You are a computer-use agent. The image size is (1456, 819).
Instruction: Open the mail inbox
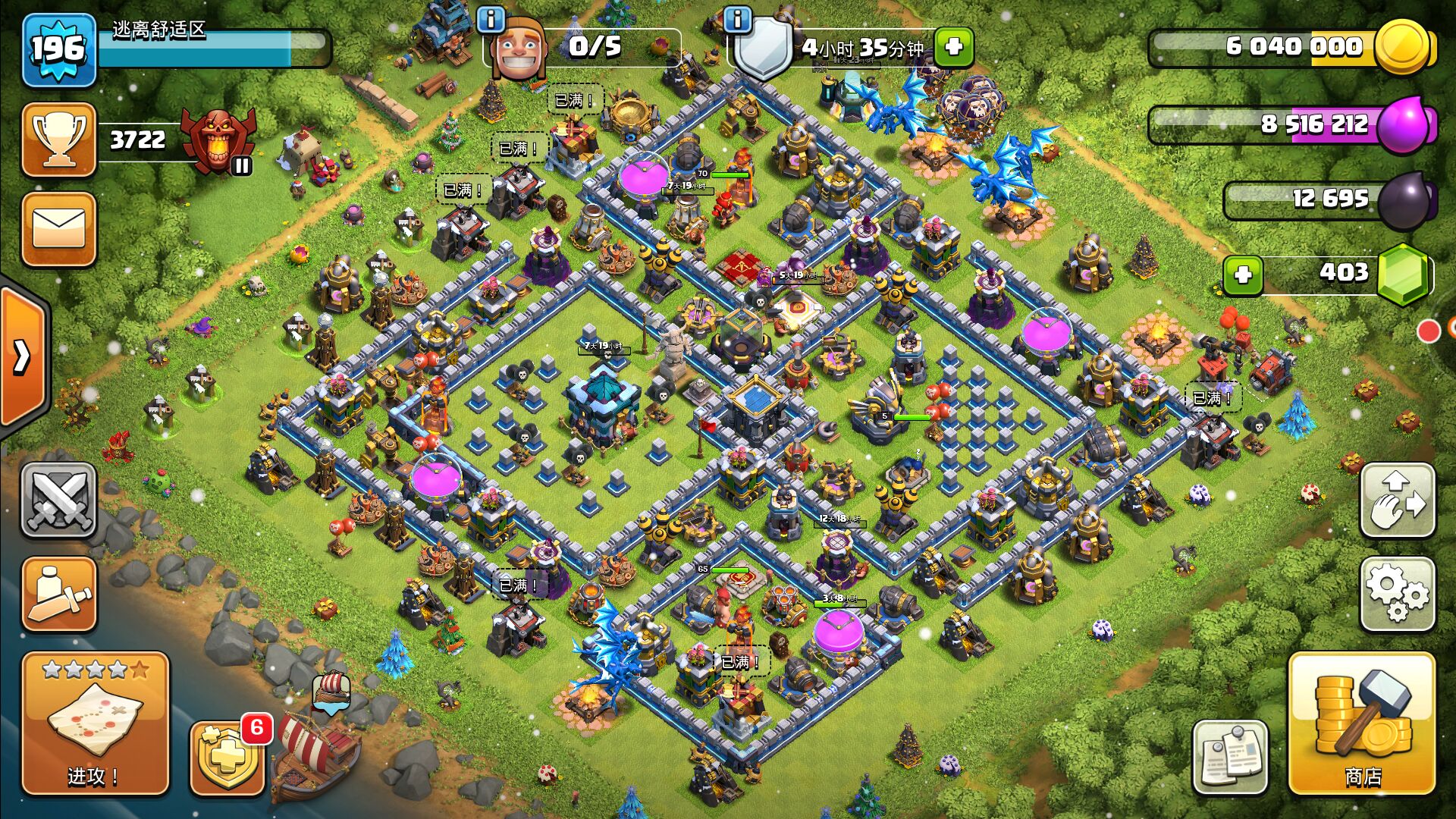click(x=58, y=229)
